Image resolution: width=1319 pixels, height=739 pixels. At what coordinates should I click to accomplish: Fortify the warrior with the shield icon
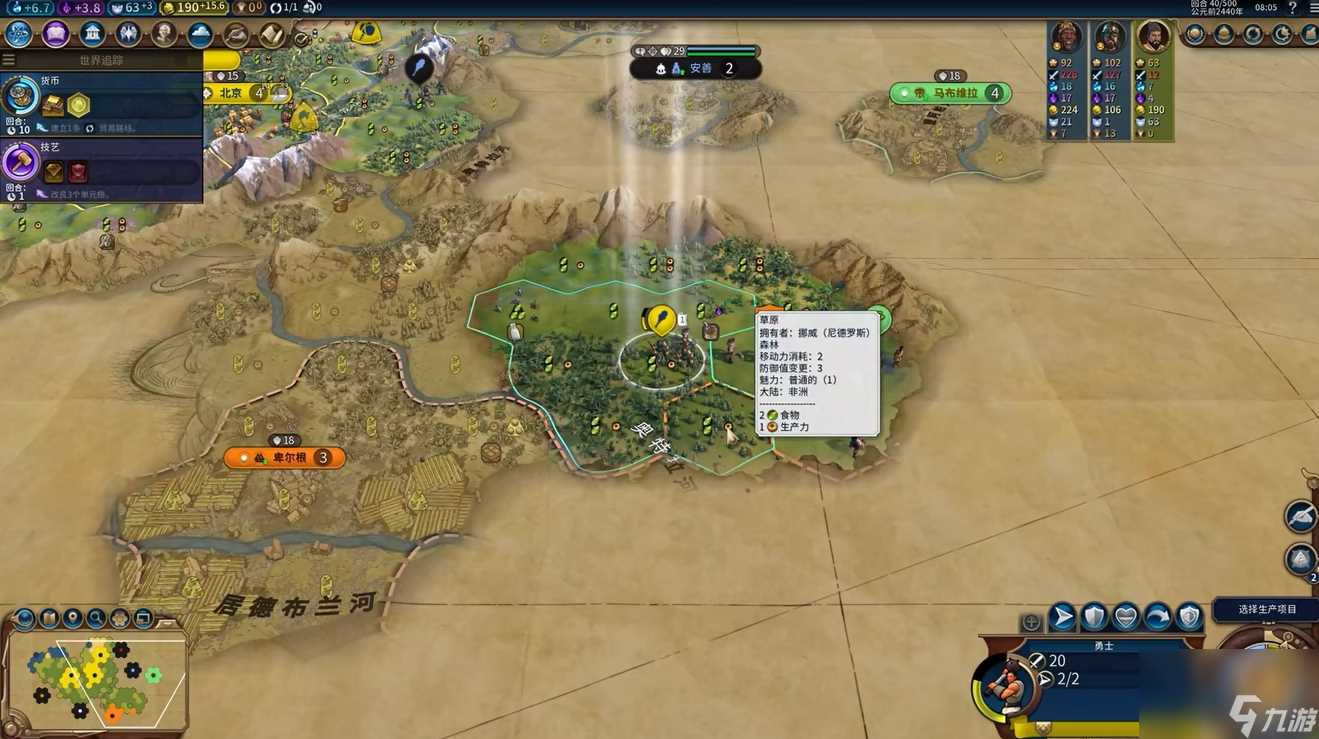click(1094, 617)
